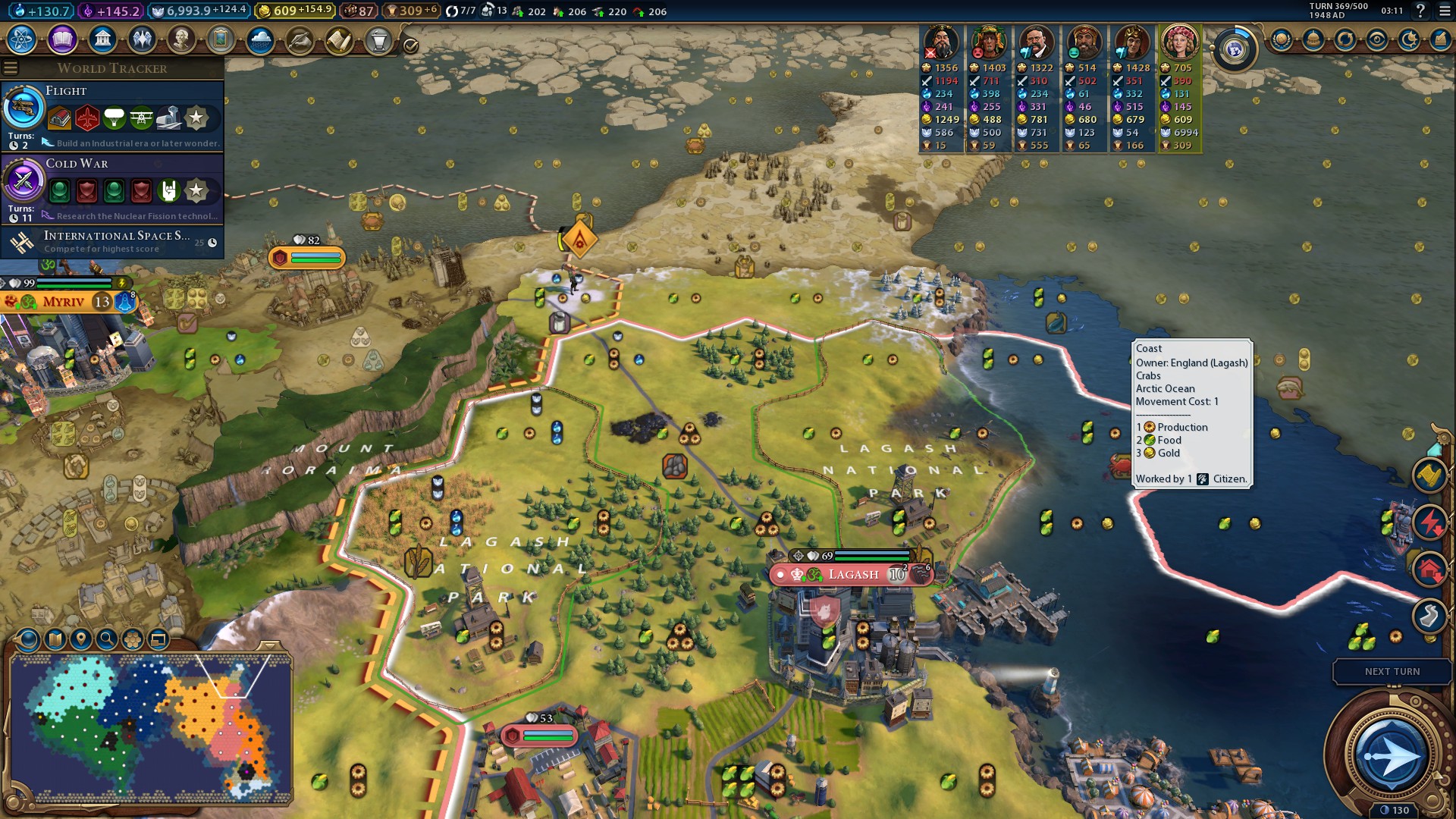The image size is (1456, 819).
Task: Toggle the minimap map pins button
Action: pyautogui.click(x=81, y=639)
